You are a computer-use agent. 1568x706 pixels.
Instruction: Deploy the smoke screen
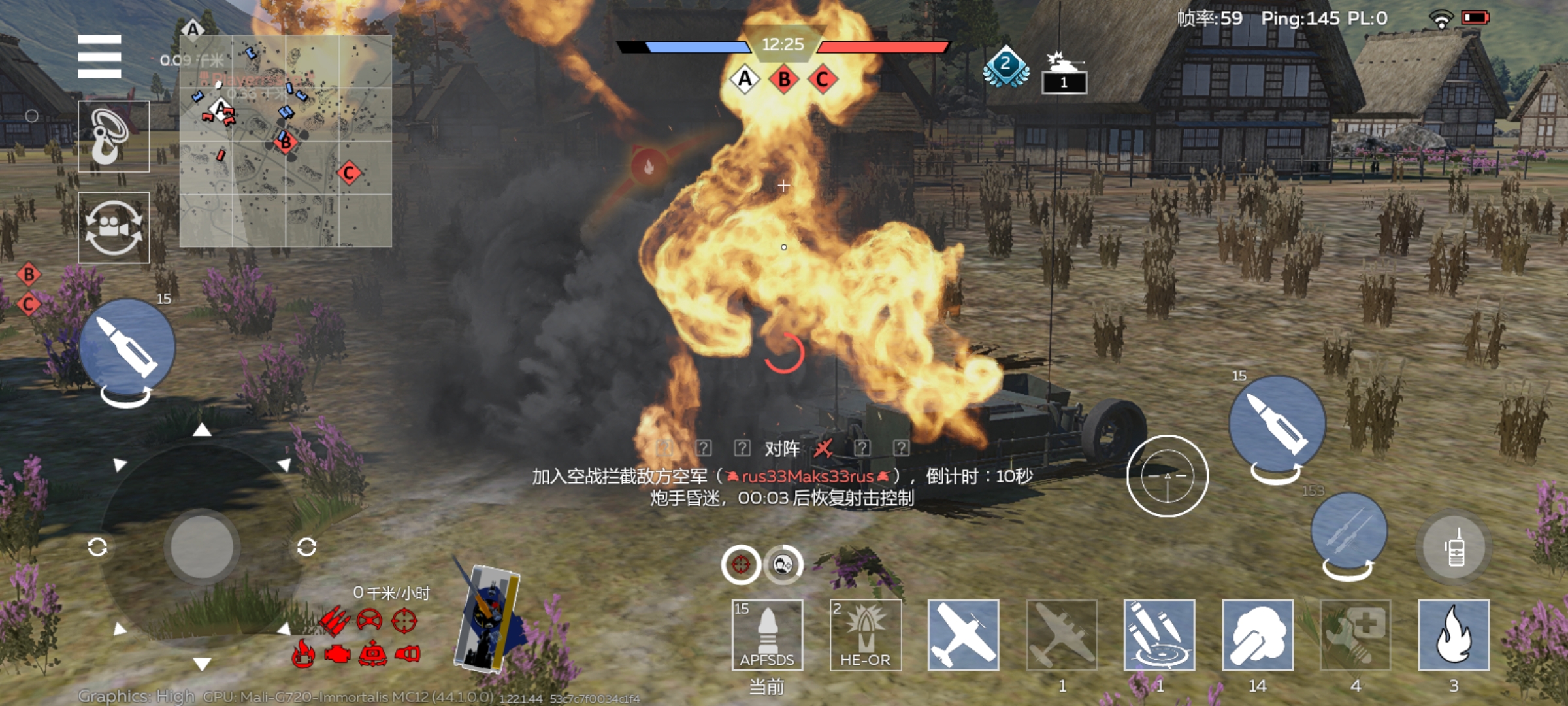(x=1258, y=635)
